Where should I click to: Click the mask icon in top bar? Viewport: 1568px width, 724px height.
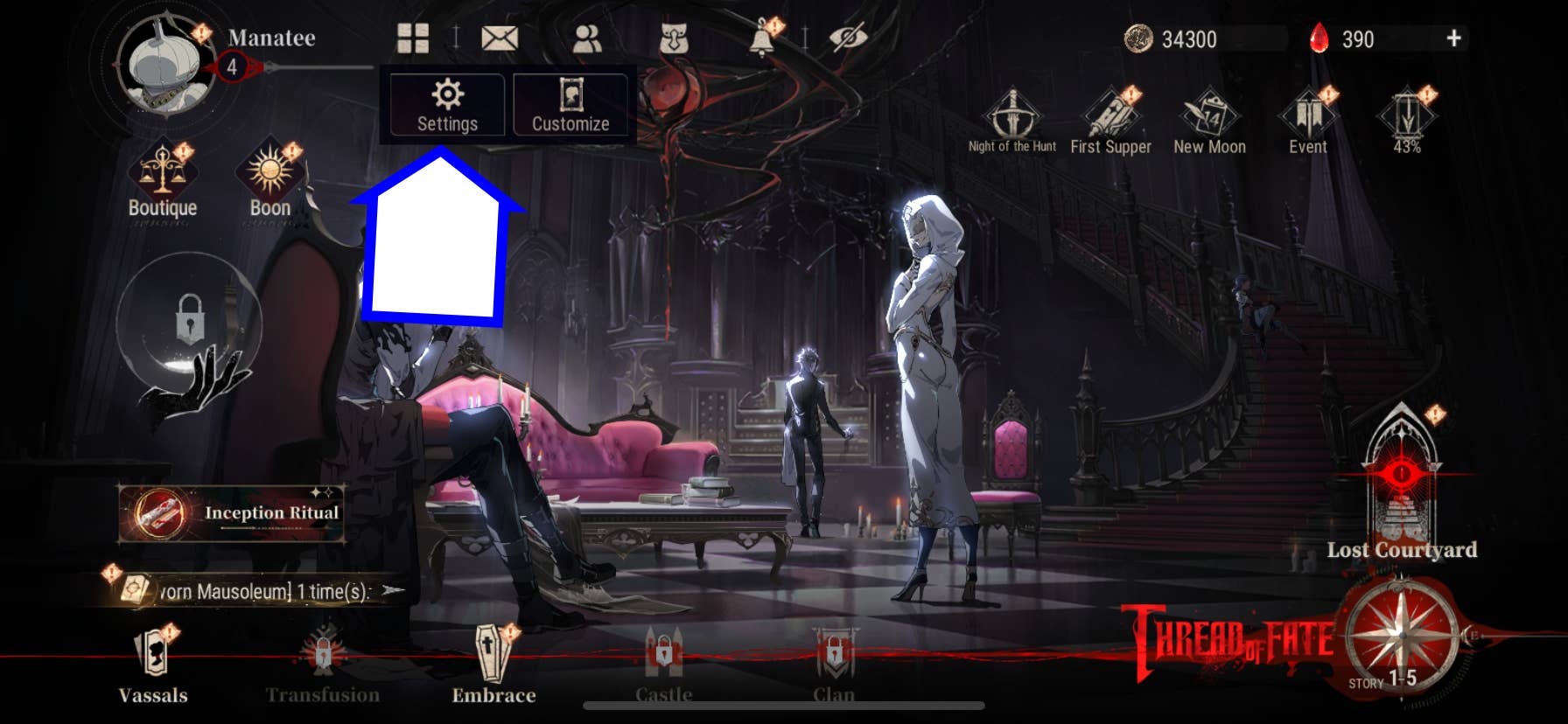click(x=673, y=38)
